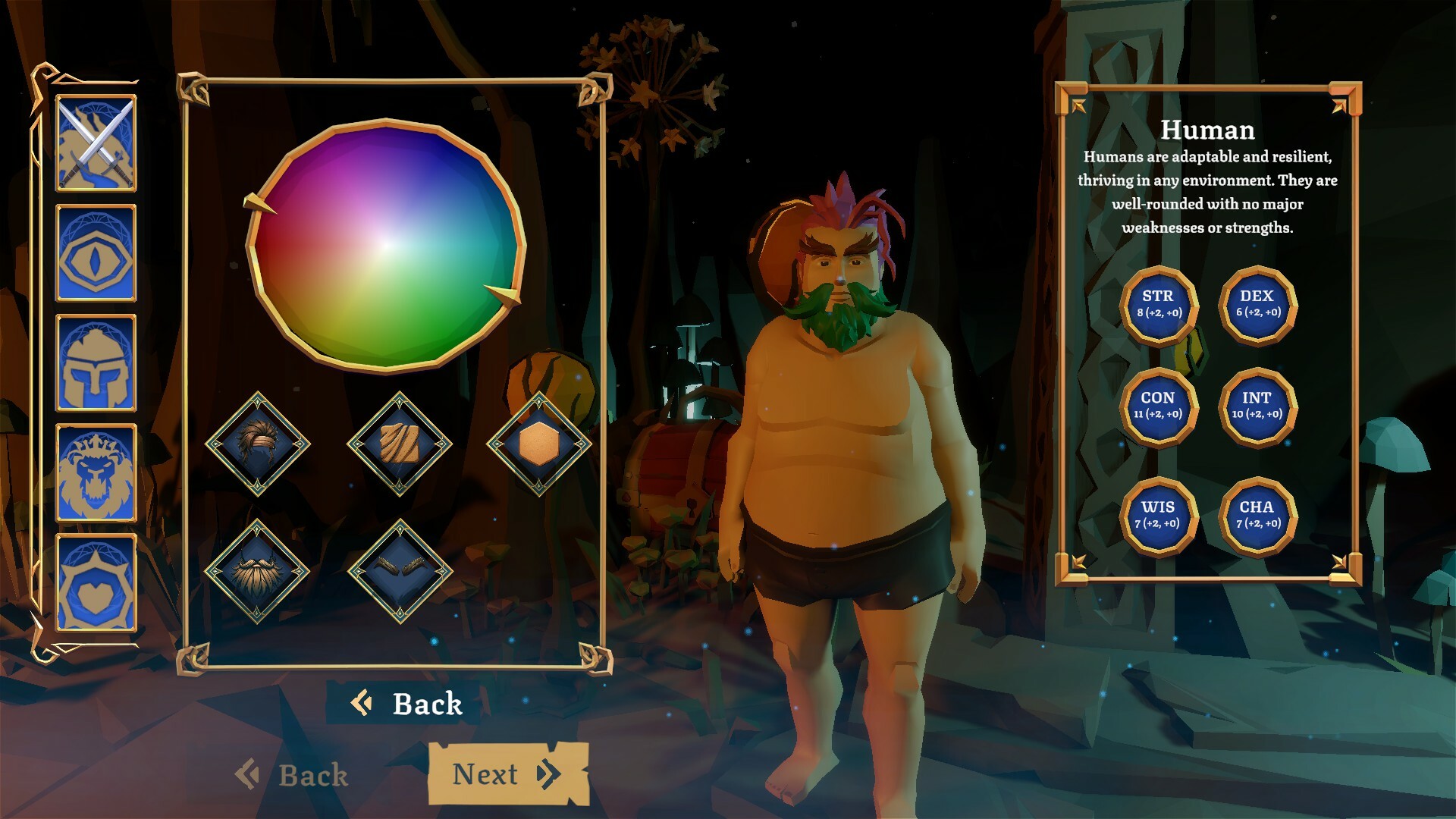Click the STR stat medallion

[1159, 304]
